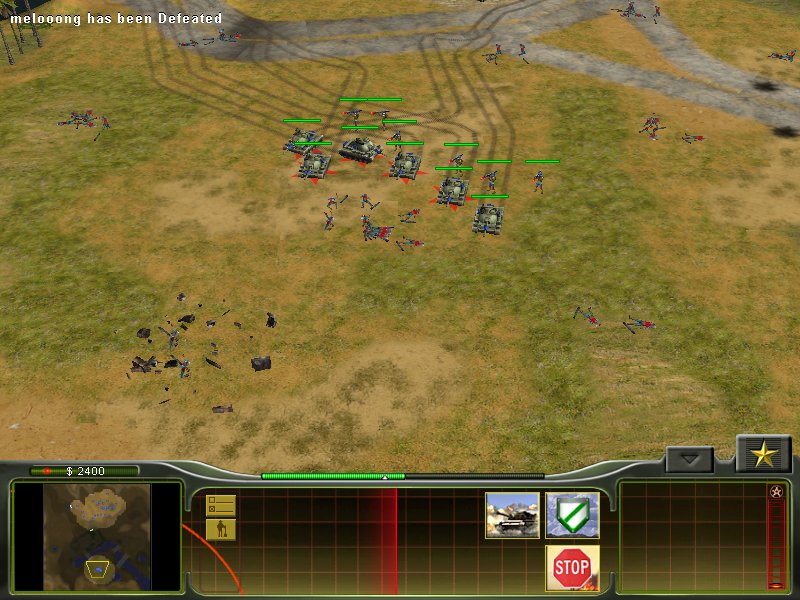800x600 pixels.
Task: Select the green-barred tank with the longest health bar
Action: pos(360,148)
